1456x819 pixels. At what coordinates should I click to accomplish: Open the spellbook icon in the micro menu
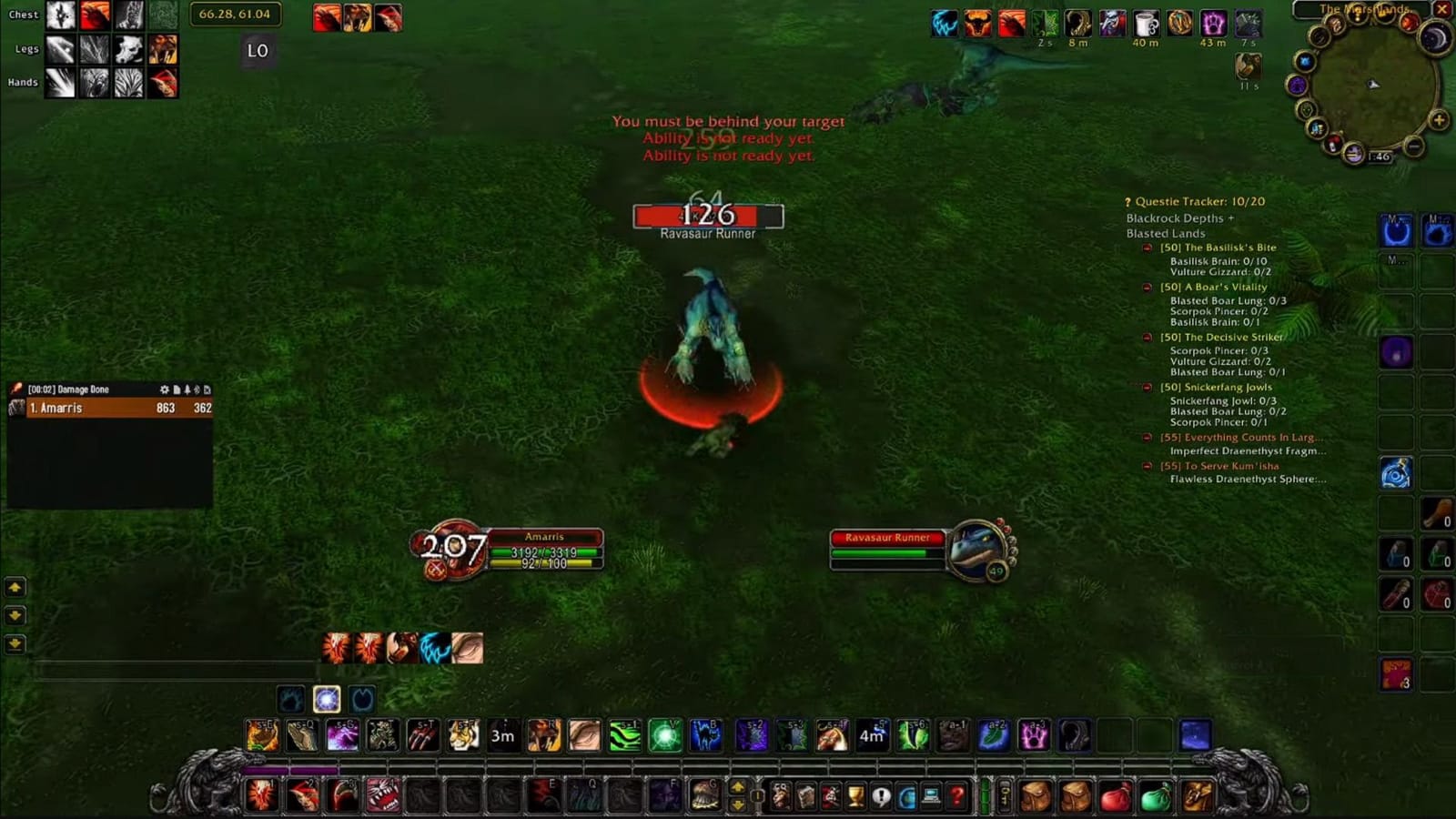point(807,795)
